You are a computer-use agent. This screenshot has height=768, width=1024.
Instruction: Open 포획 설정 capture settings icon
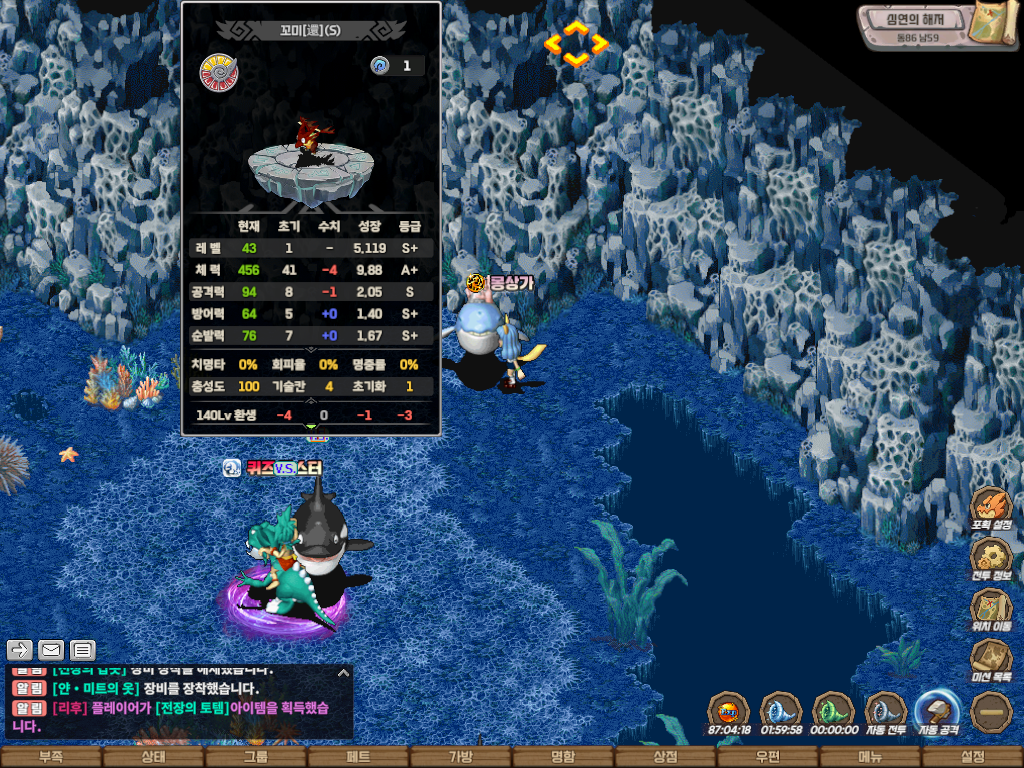991,507
